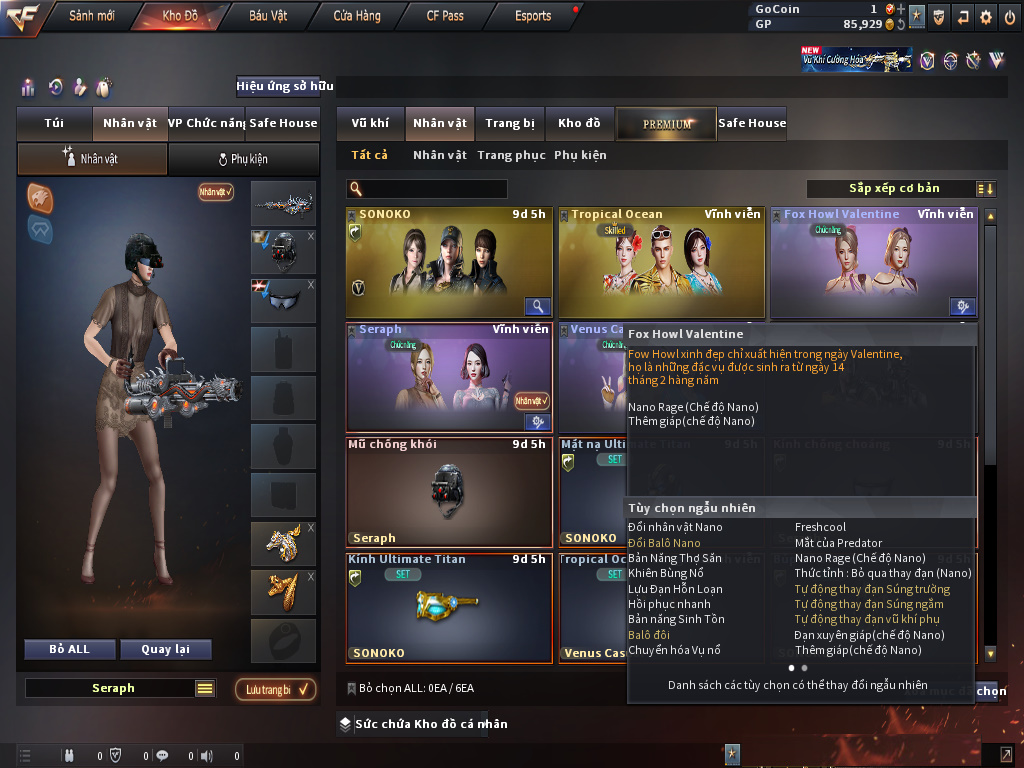Open the Sảnh mới lobby tab

pos(91,16)
